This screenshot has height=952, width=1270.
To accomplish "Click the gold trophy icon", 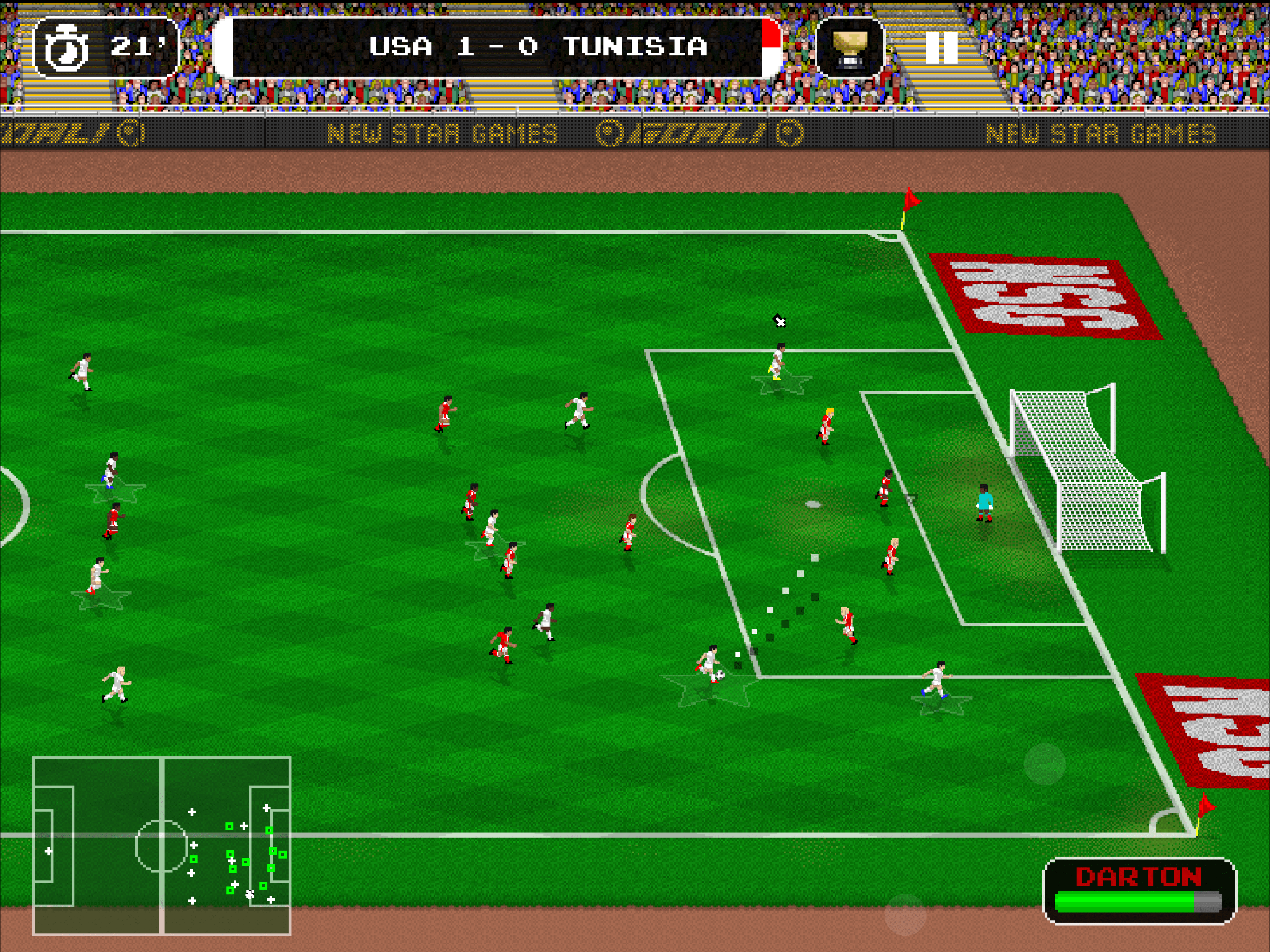I will (850, 48).
